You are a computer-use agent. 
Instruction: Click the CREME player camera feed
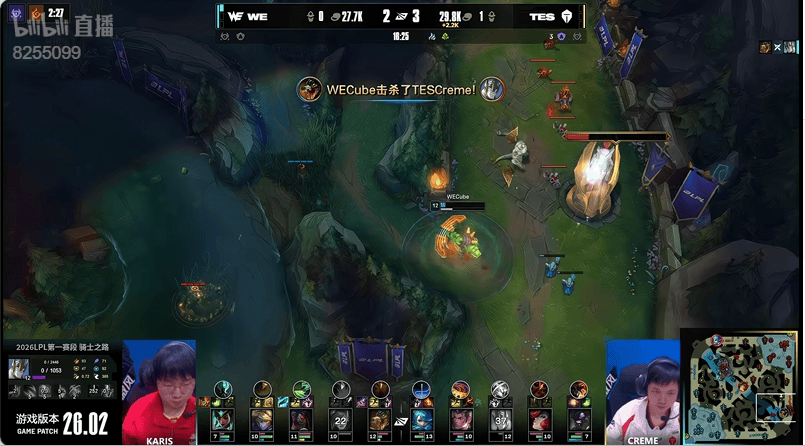coord(642,392)
